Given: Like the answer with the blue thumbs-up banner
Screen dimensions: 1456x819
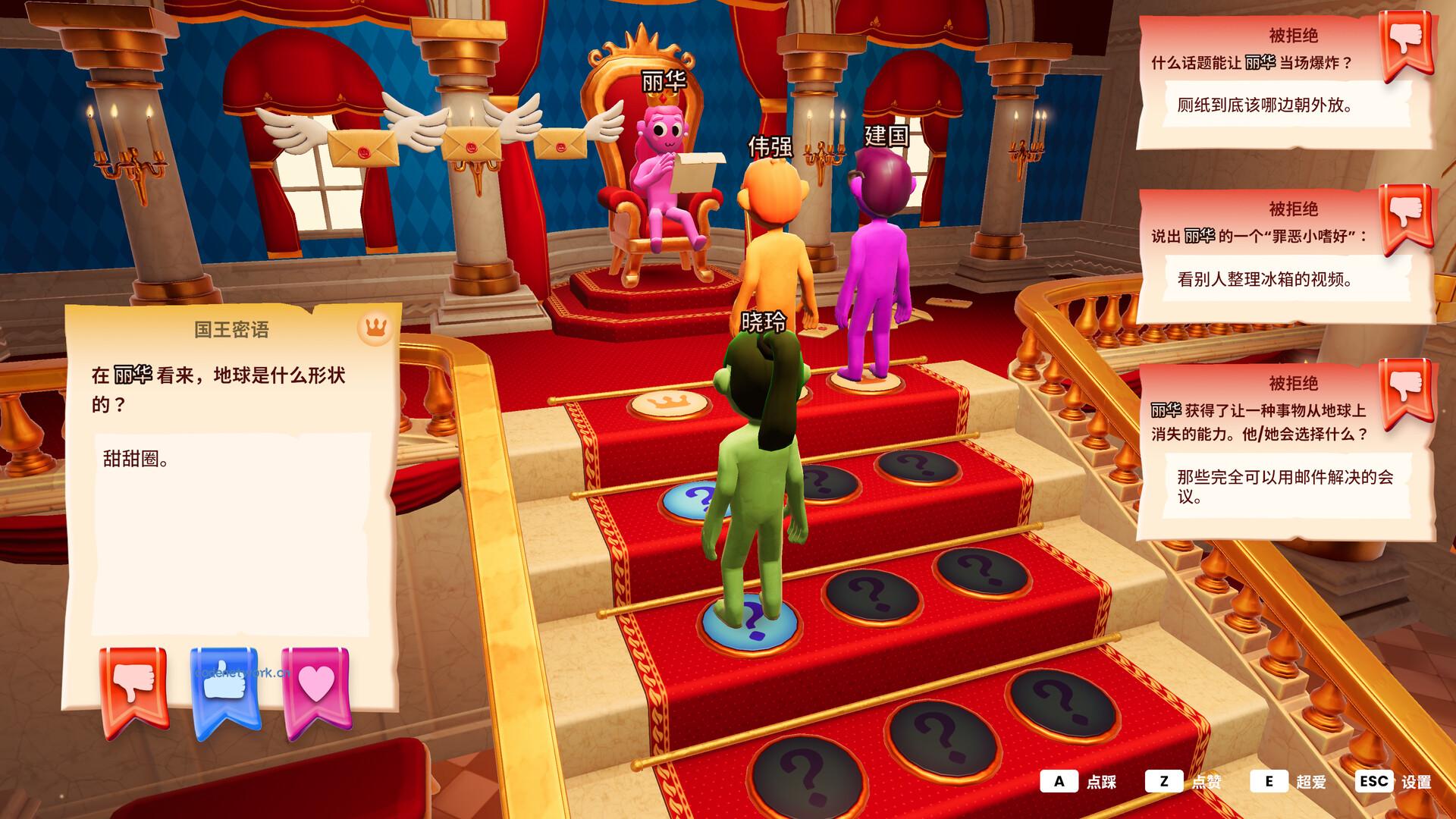Looking at the screenshot, I should click(x=225, y=689).
